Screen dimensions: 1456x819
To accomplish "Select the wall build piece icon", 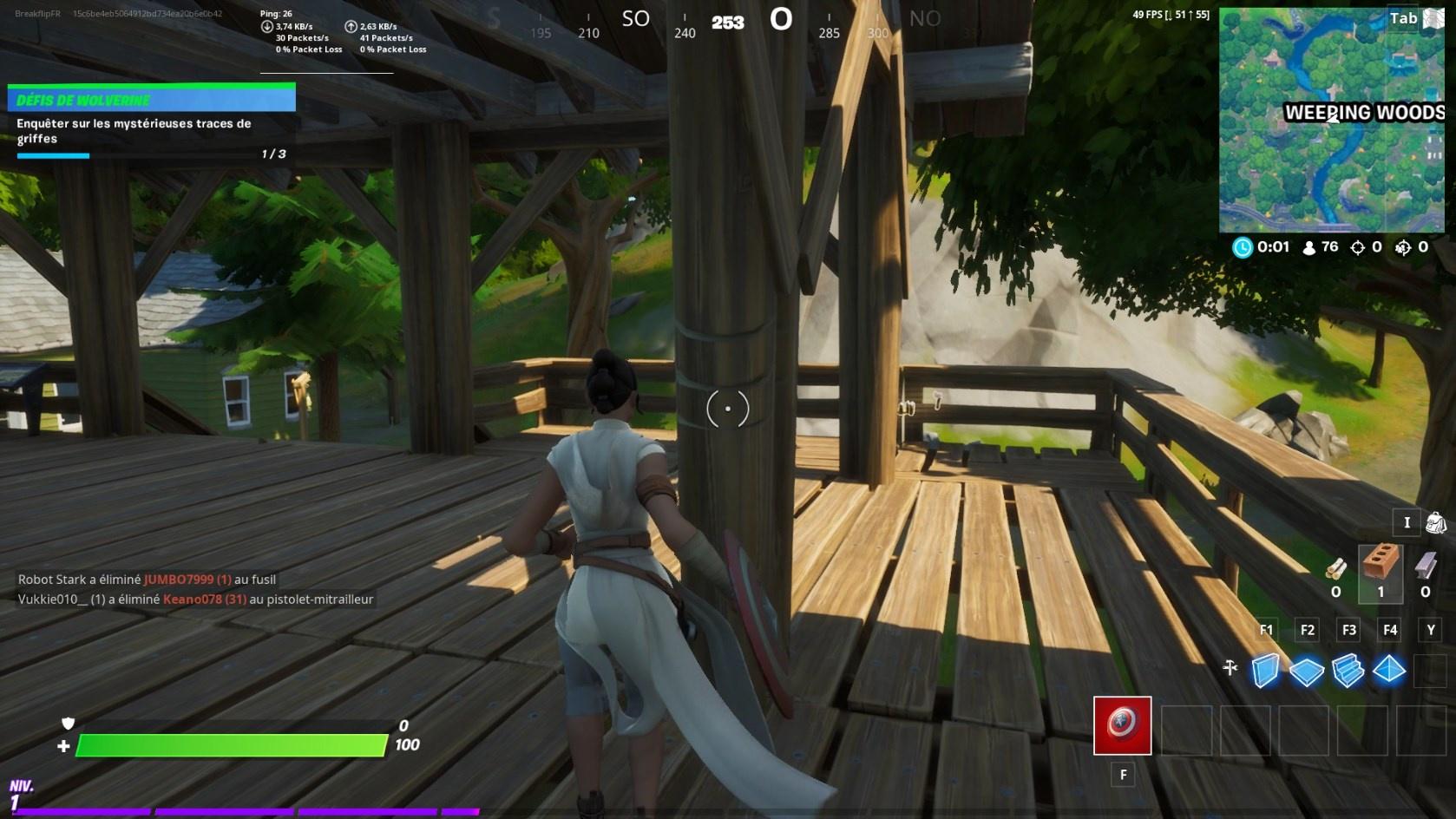I will tap(1267, 671).
